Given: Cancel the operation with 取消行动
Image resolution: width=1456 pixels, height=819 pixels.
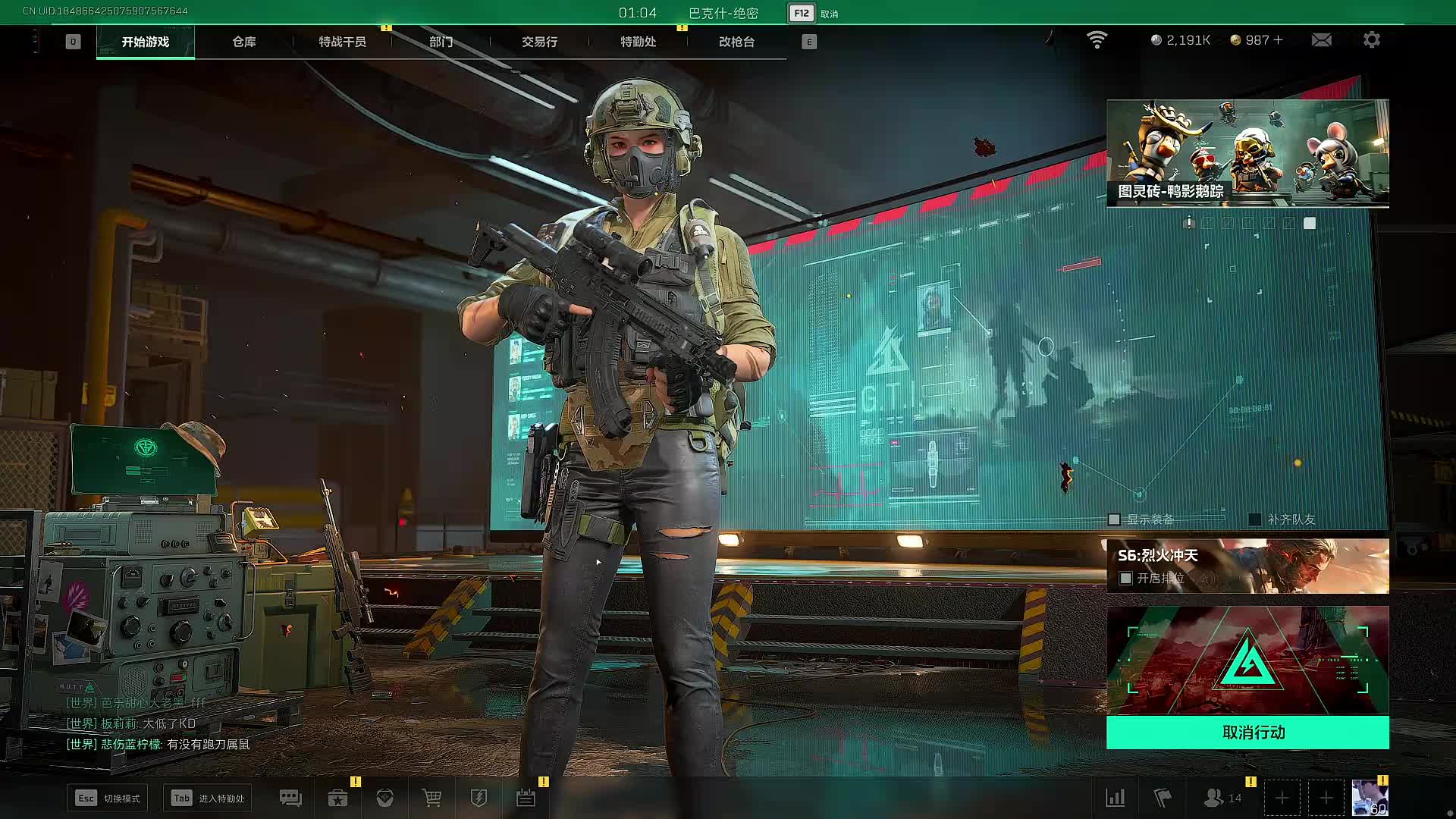Looking at the screenshot, I should 1247,733.
